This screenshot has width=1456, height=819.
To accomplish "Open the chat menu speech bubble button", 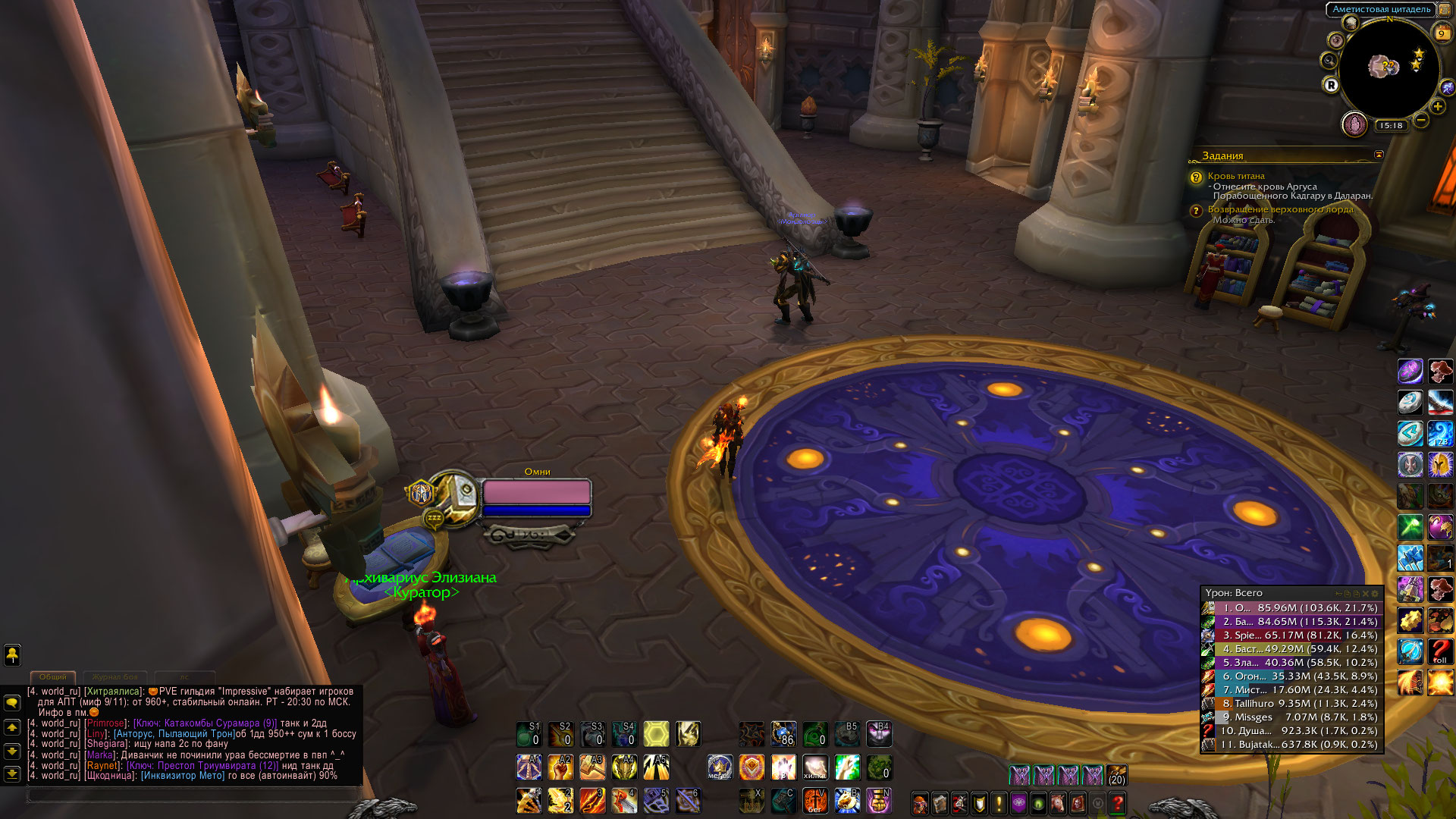I will tap(12, 703).
